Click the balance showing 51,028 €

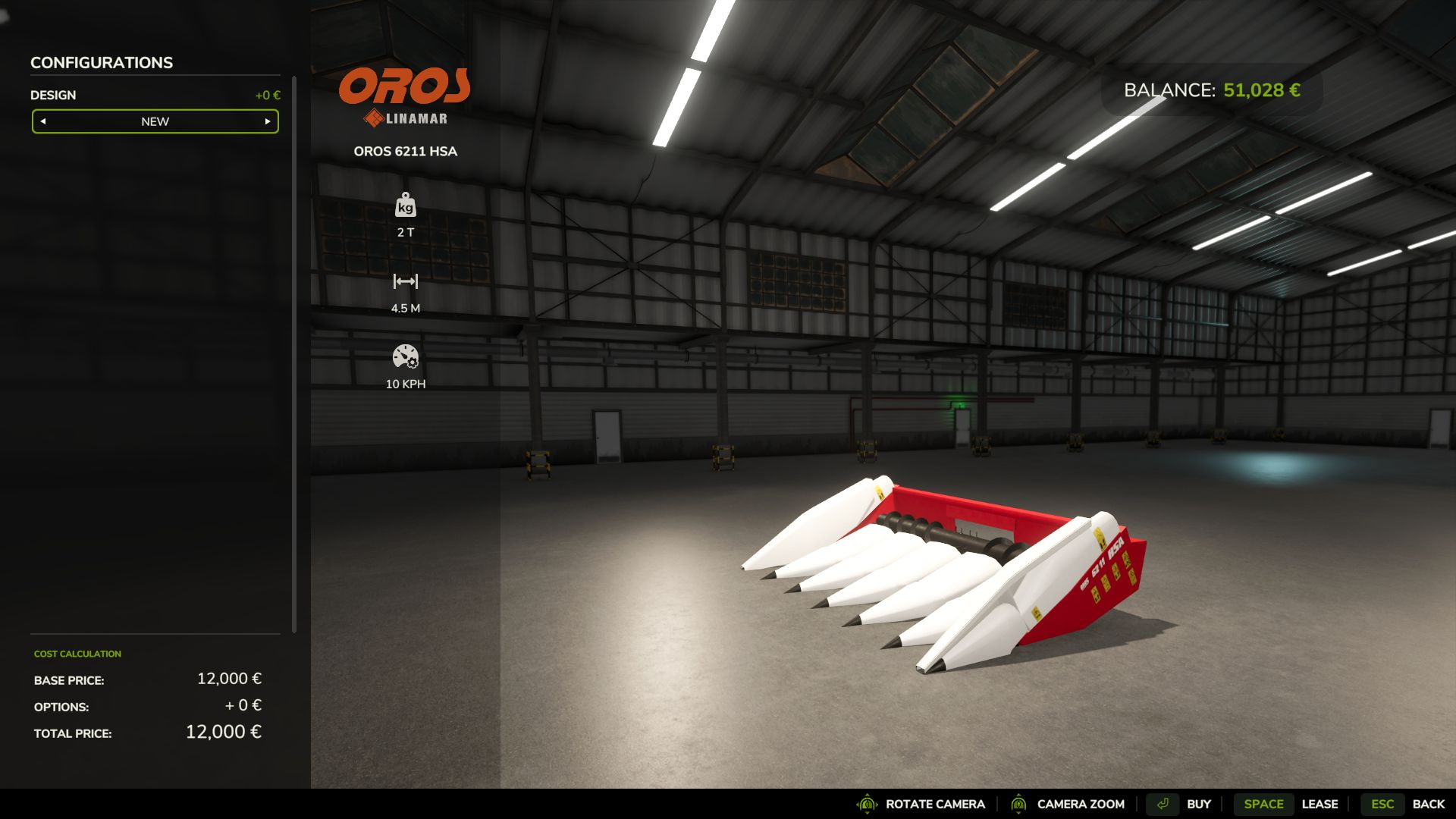coord(1210,89)
